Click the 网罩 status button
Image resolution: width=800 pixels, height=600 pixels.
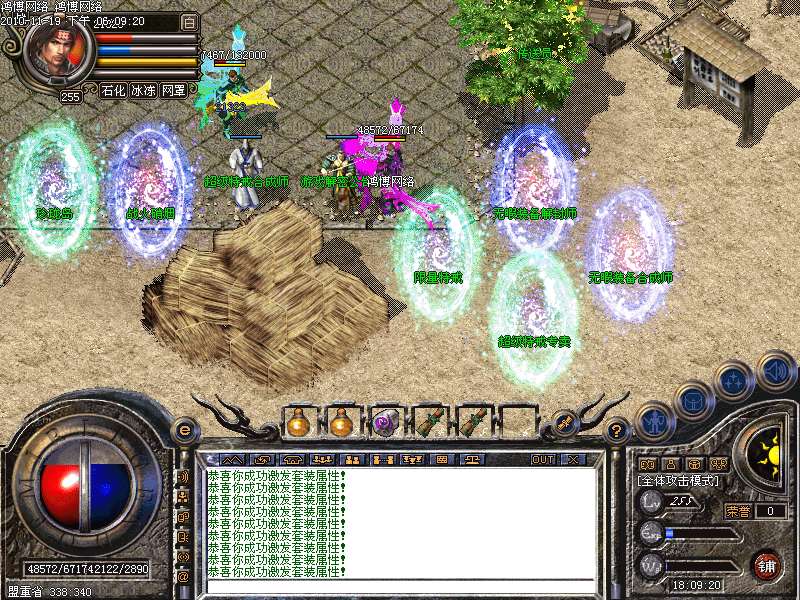tap(173, 90)
